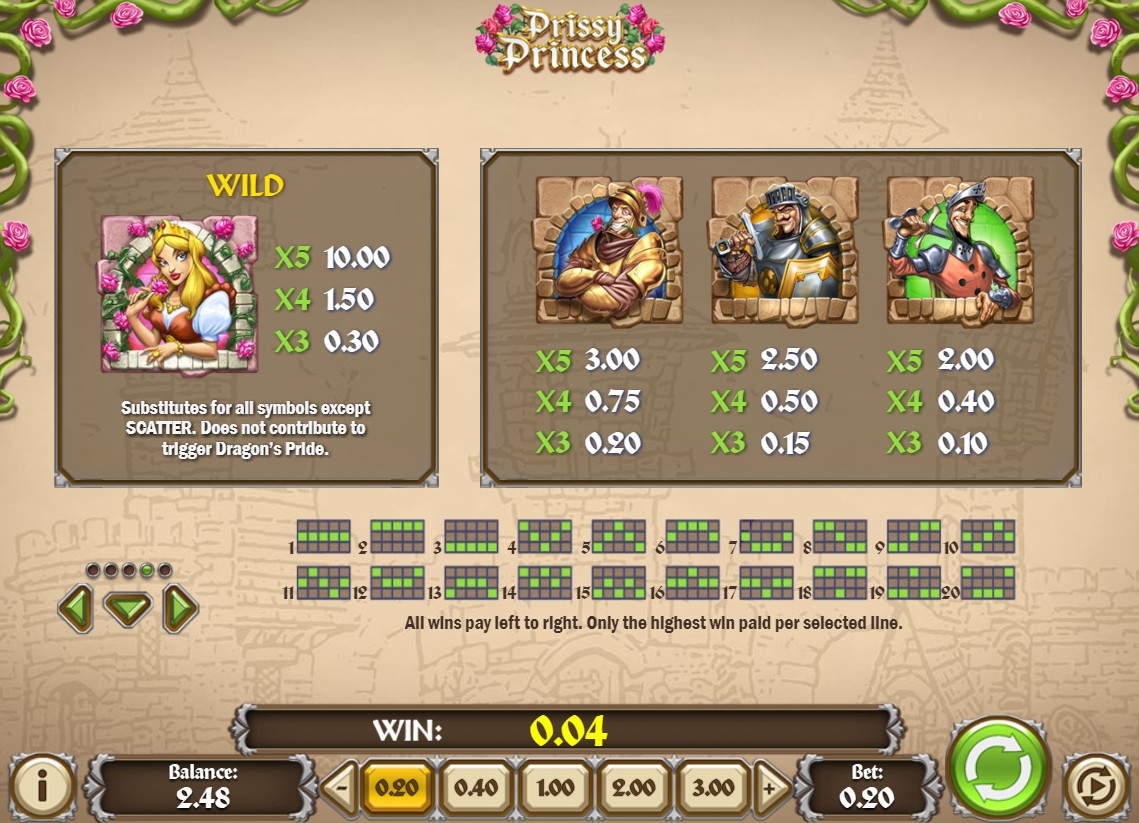Decrease the bet with the minus arrow
This screenshot has height=823, width=1139.
click(341, 787)
